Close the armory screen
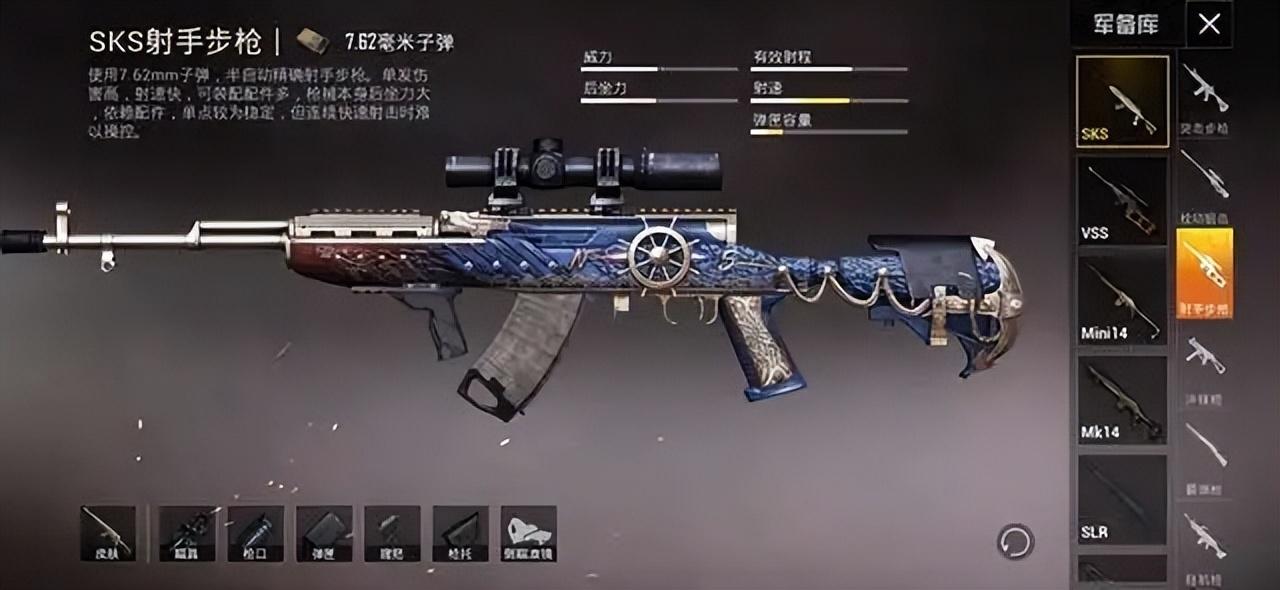1280x590 pixels. point(1209,24)
